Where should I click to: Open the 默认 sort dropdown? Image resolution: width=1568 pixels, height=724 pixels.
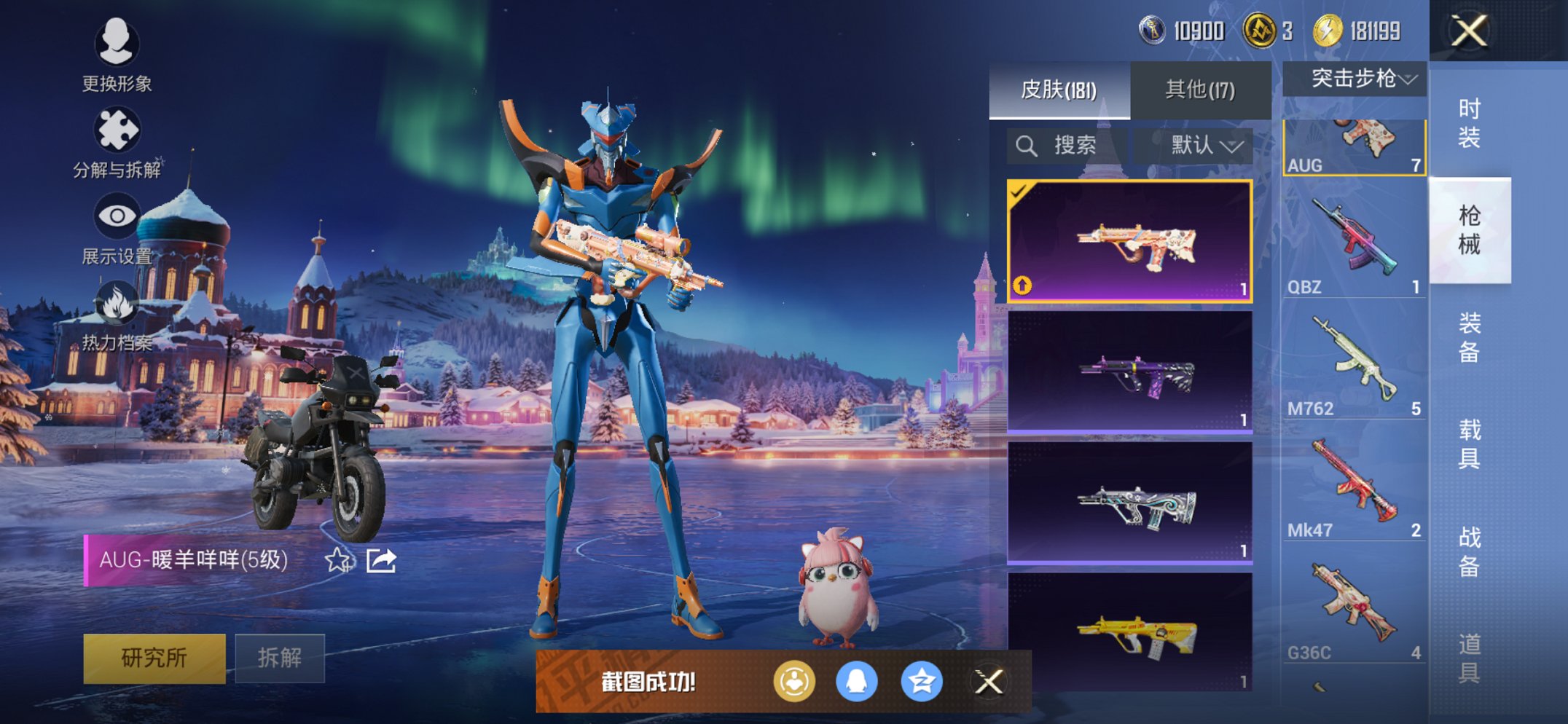click(x=1204, y=146)
